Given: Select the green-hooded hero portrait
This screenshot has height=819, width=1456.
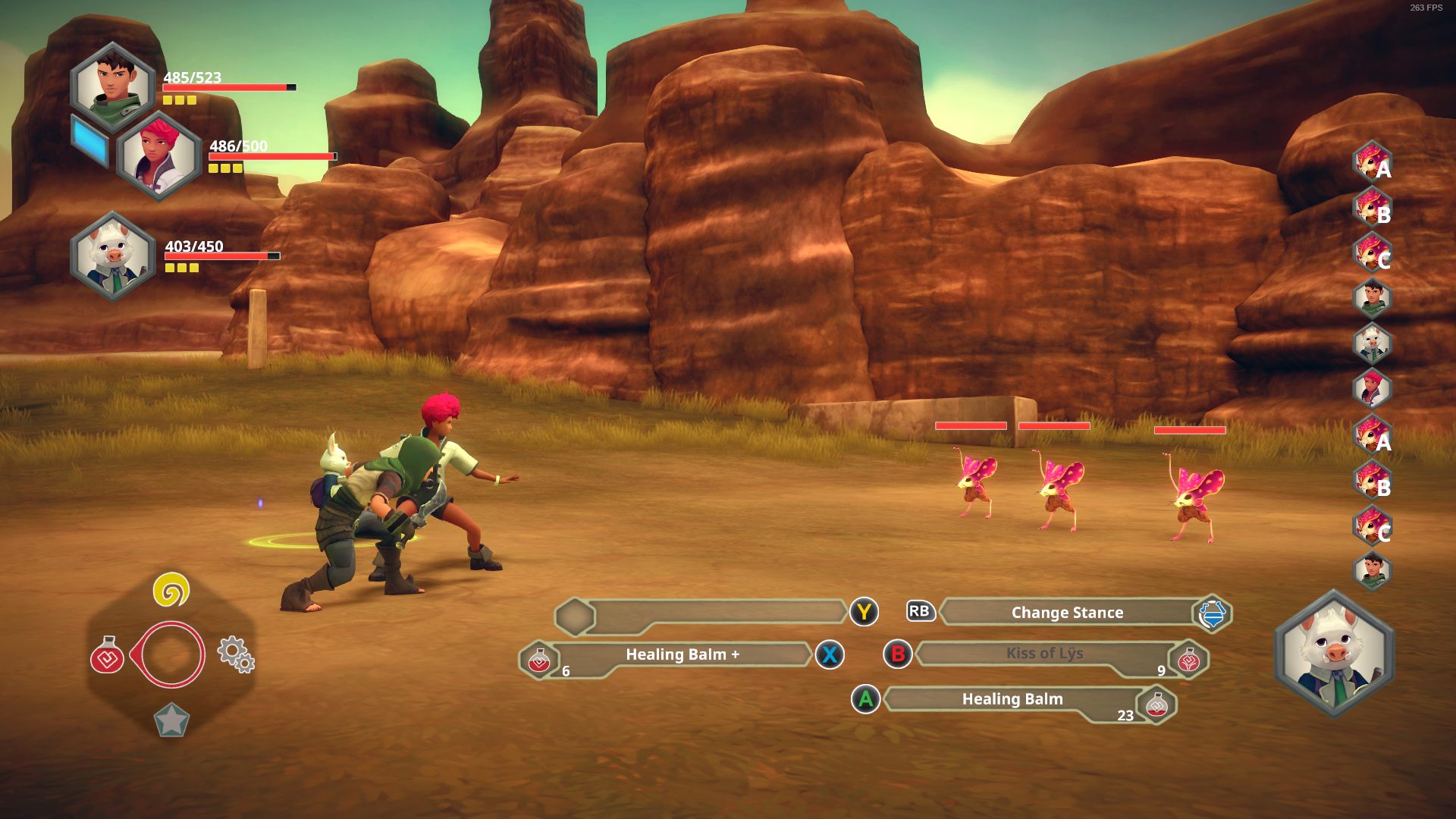Looking at the screenshot, I should [x=113, y=86].
